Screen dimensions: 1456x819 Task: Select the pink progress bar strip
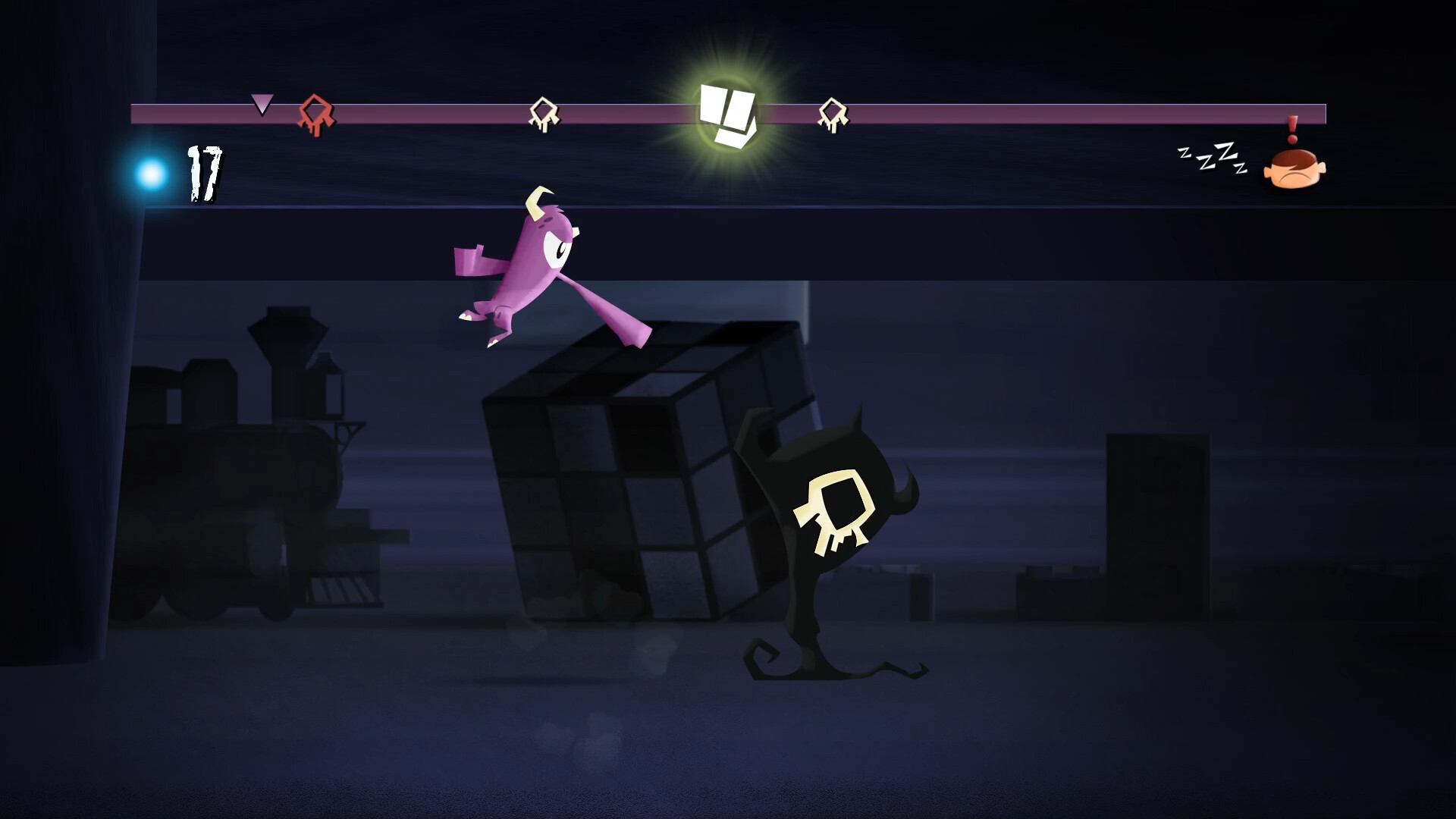click(x=986, y=112)
